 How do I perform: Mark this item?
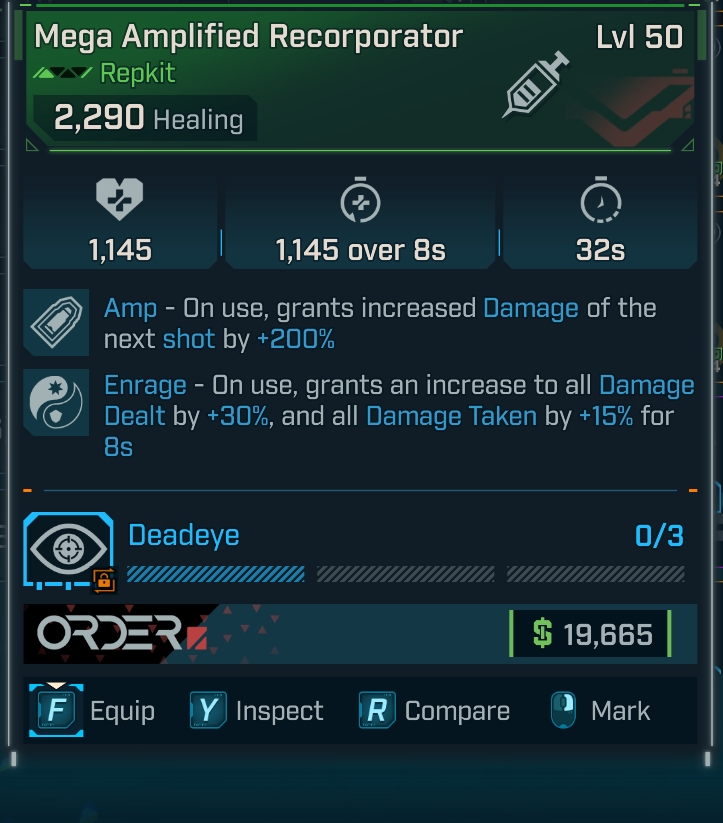click(x=600, y=711)
